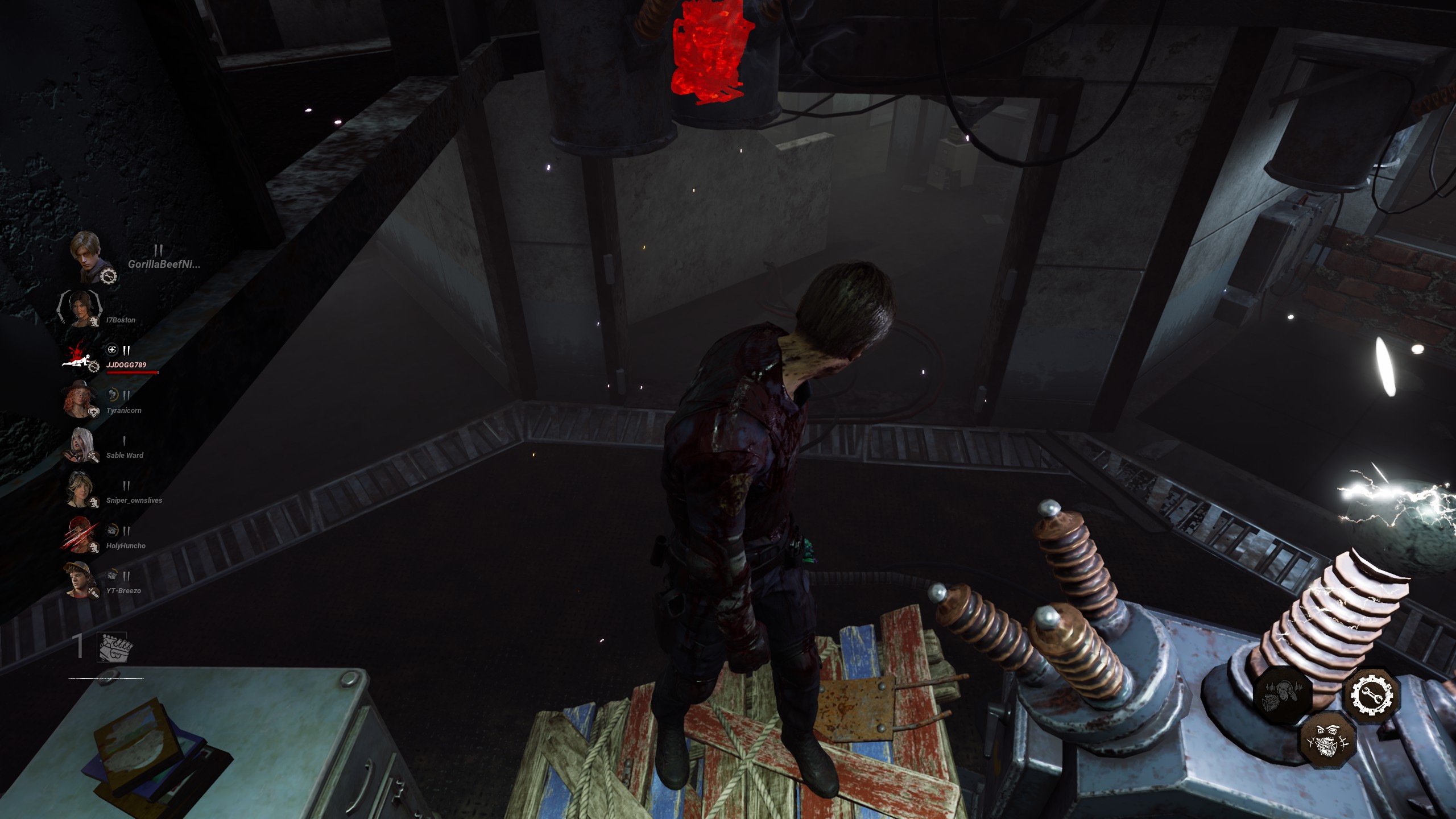This screenshot has width=1456, height=819.
Task: Select YT-Breezo survivor portrait
Action: (80, 580)
